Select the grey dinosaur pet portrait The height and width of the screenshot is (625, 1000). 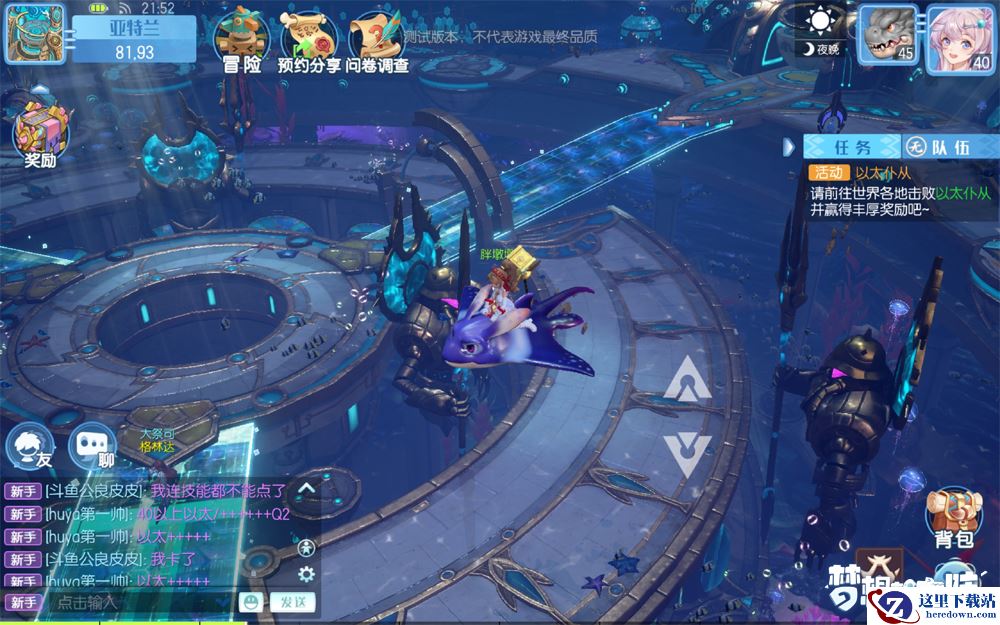[888, 38]
